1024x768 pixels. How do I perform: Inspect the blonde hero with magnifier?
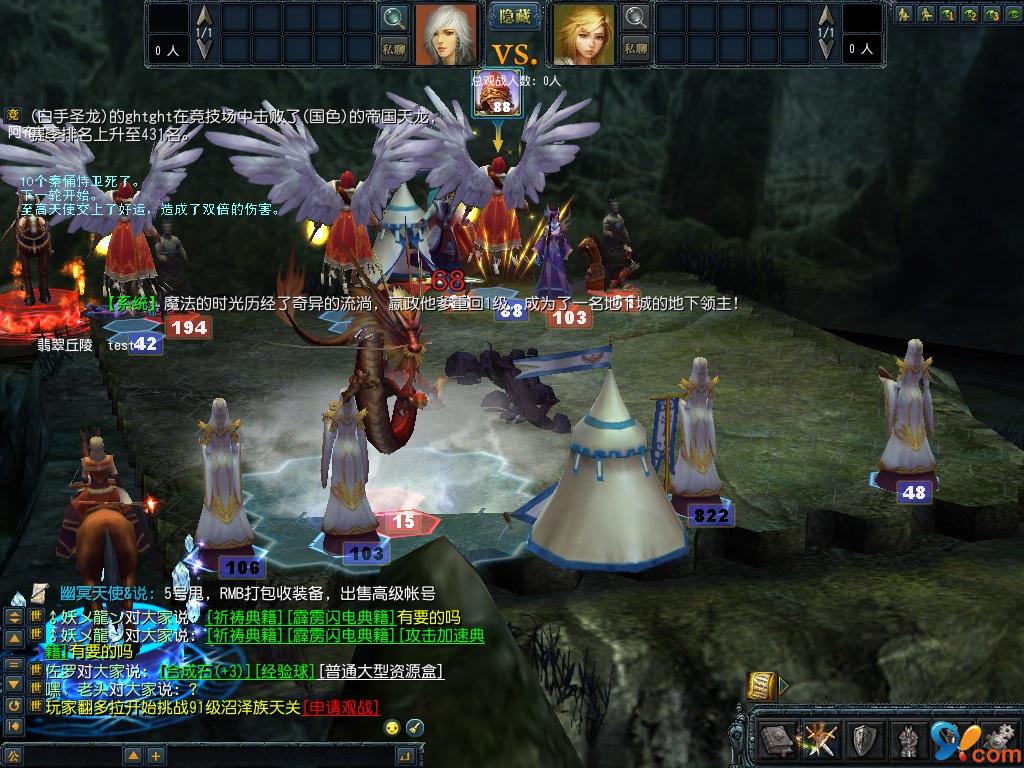[635, 17]
